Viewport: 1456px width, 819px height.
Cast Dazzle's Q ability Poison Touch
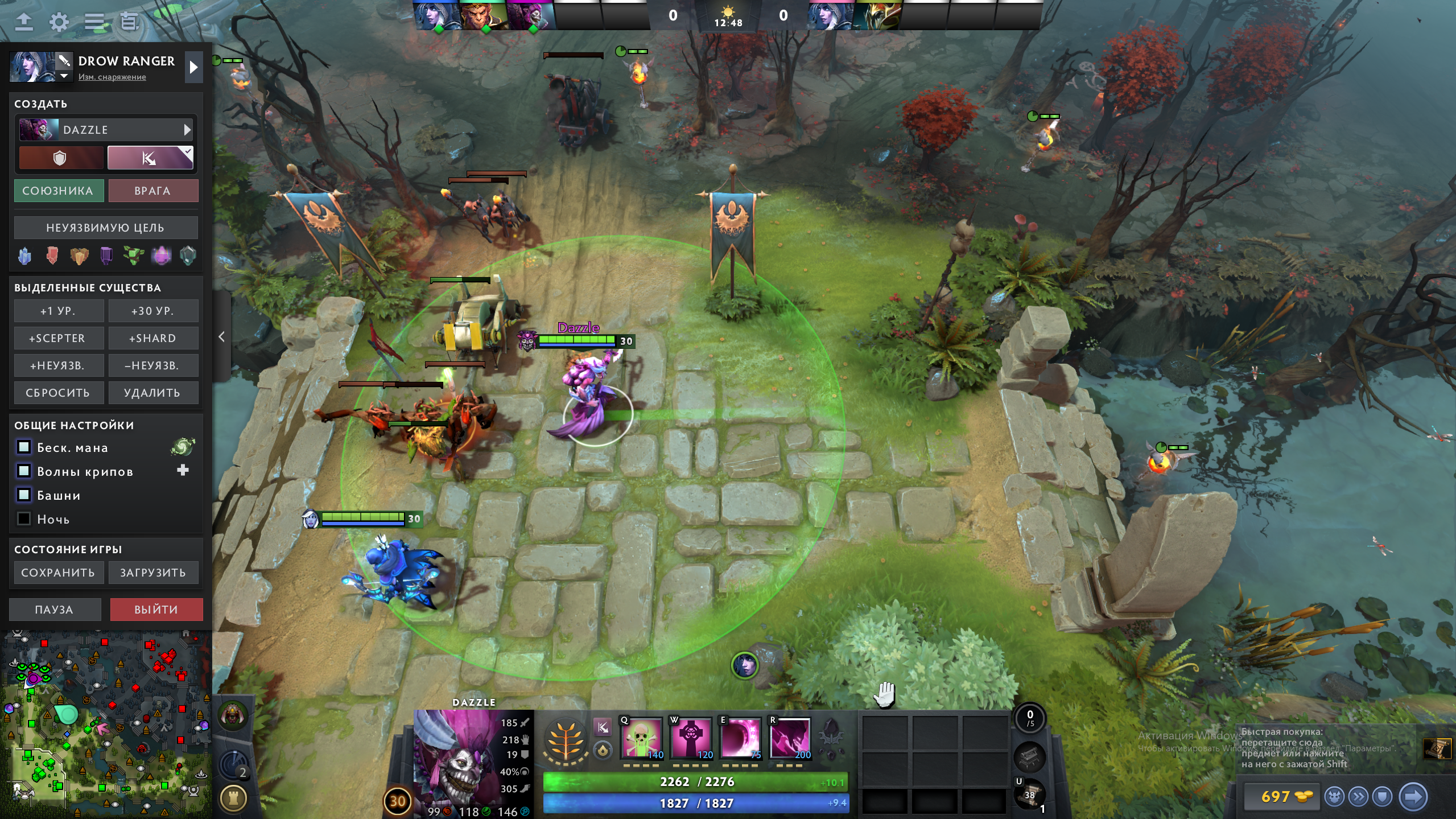641,738
